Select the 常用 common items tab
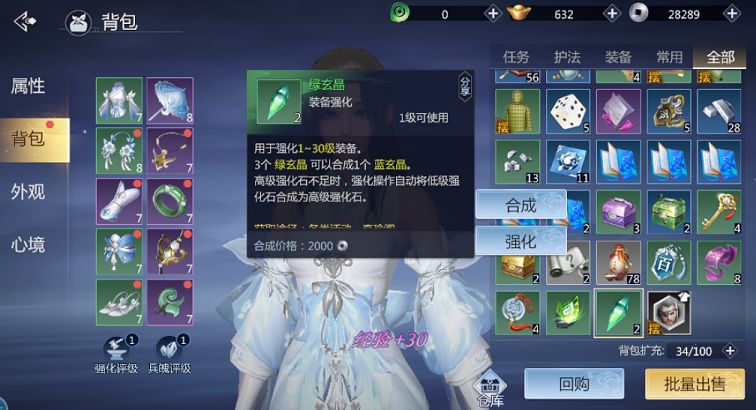The width and height of the screenshot is (756, 410). 669,57
